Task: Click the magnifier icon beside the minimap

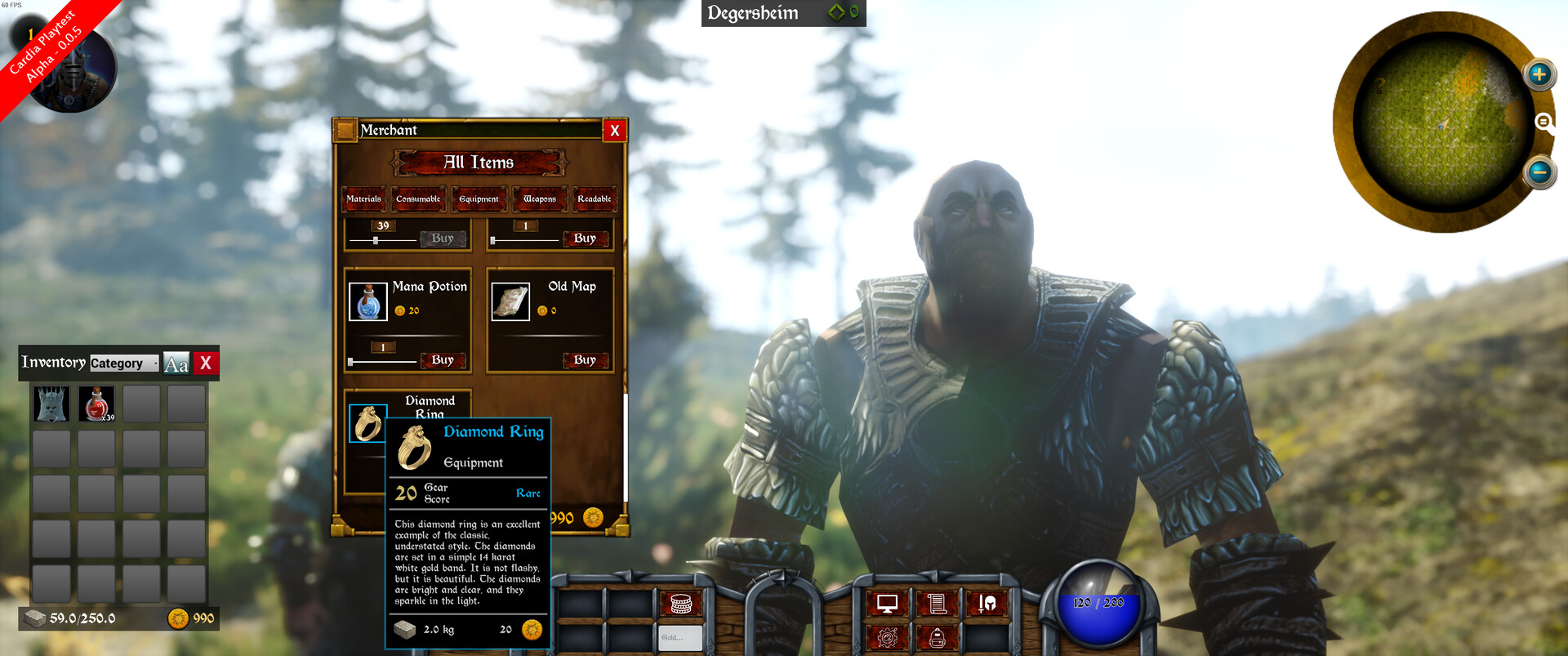Action: pyautogui.click(x=1543, y=123)
